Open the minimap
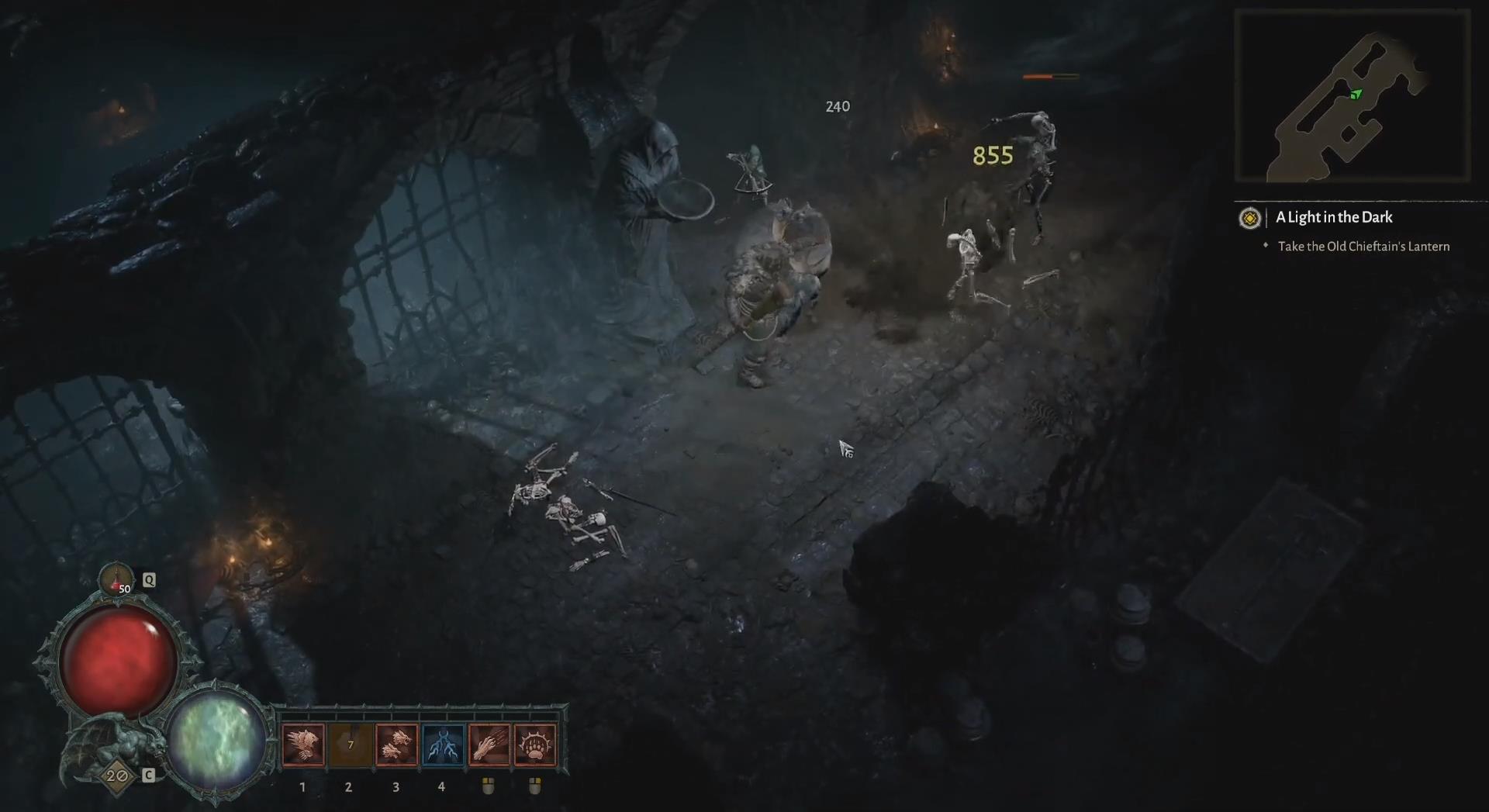1489x812 pixels. 1352,96
